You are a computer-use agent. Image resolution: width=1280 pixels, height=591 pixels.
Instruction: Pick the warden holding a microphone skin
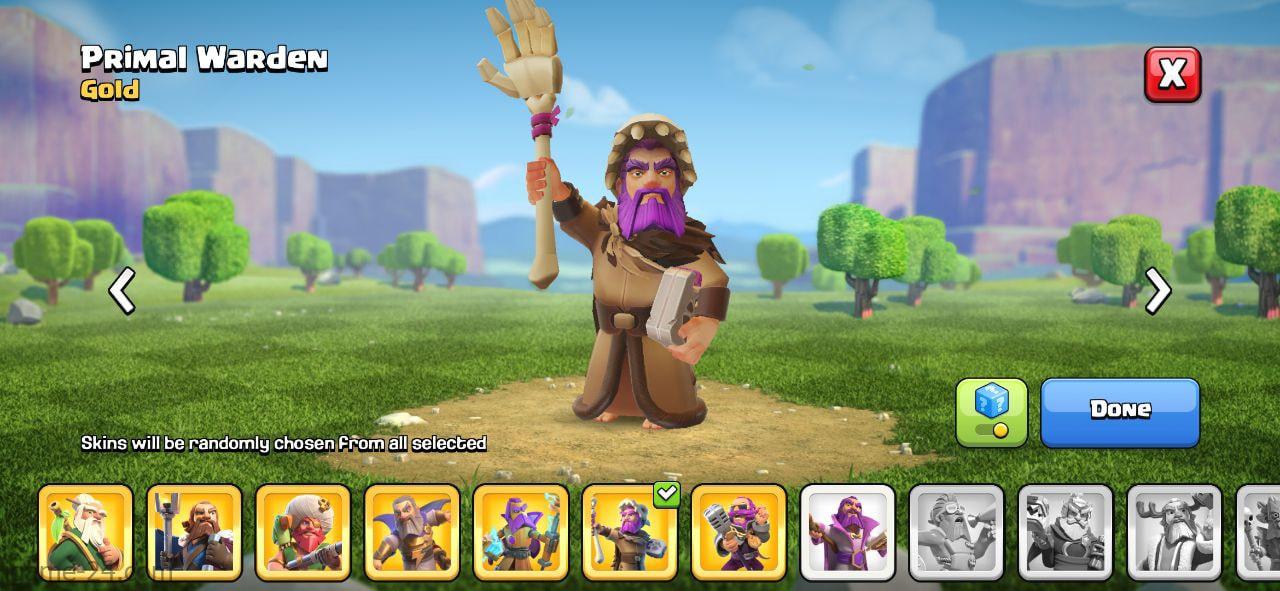coord(739,532)
